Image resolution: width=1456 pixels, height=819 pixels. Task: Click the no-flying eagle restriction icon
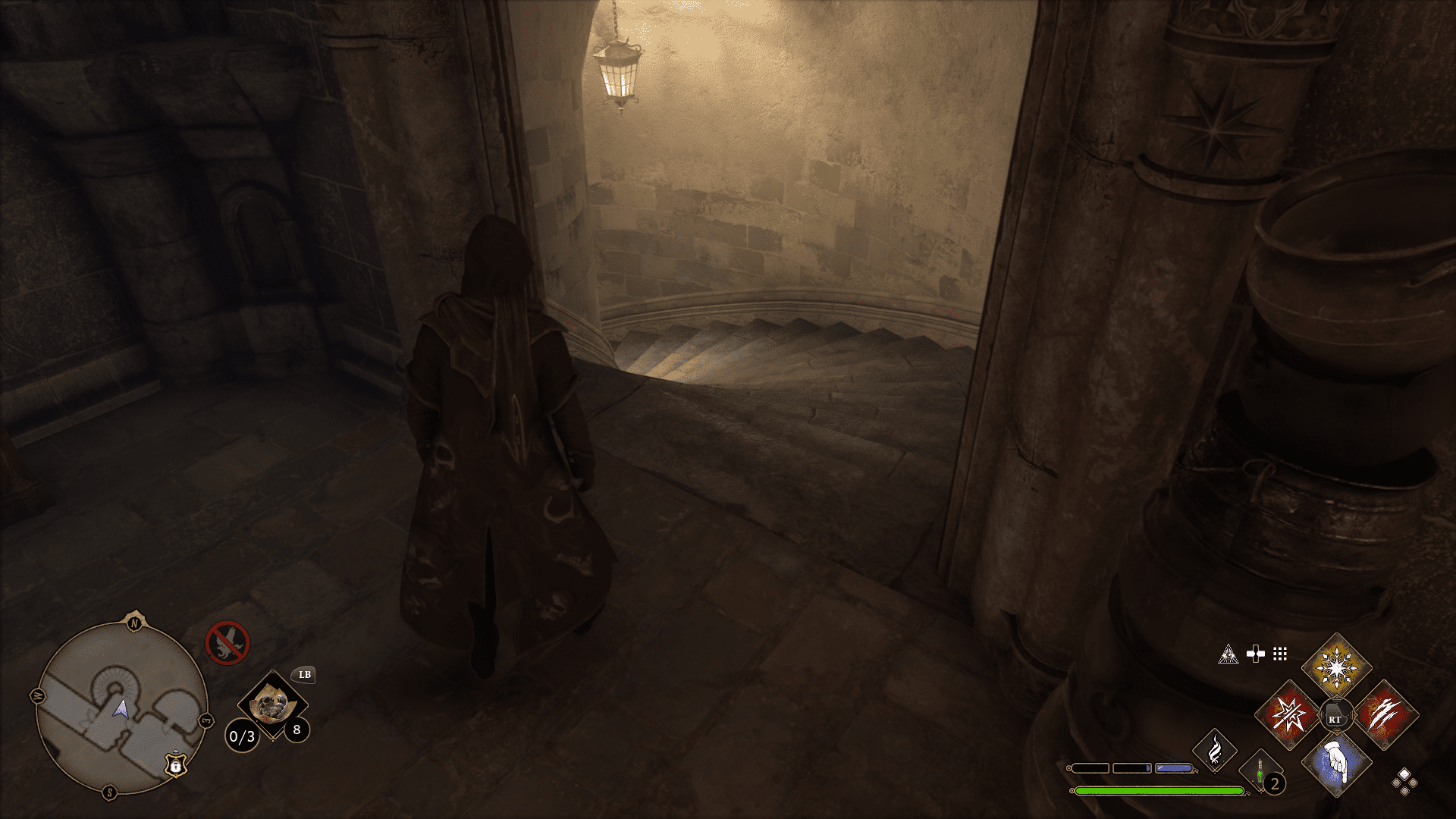click(x=227, y=642)
